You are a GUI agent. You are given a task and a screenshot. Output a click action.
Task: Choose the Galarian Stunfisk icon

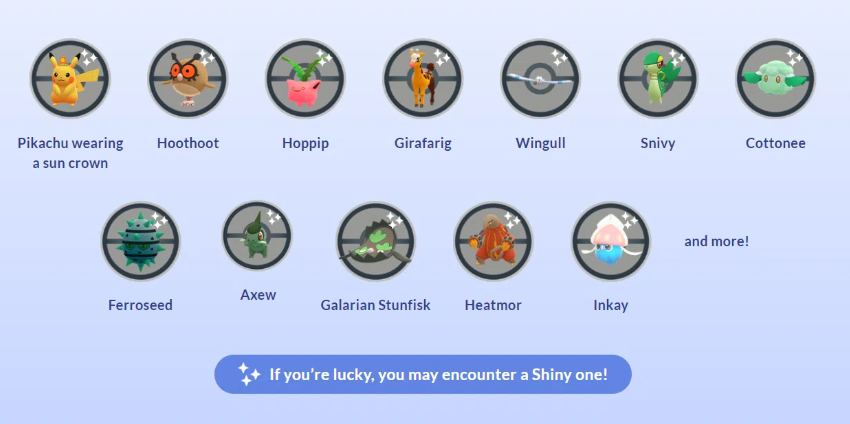(375, 241)
